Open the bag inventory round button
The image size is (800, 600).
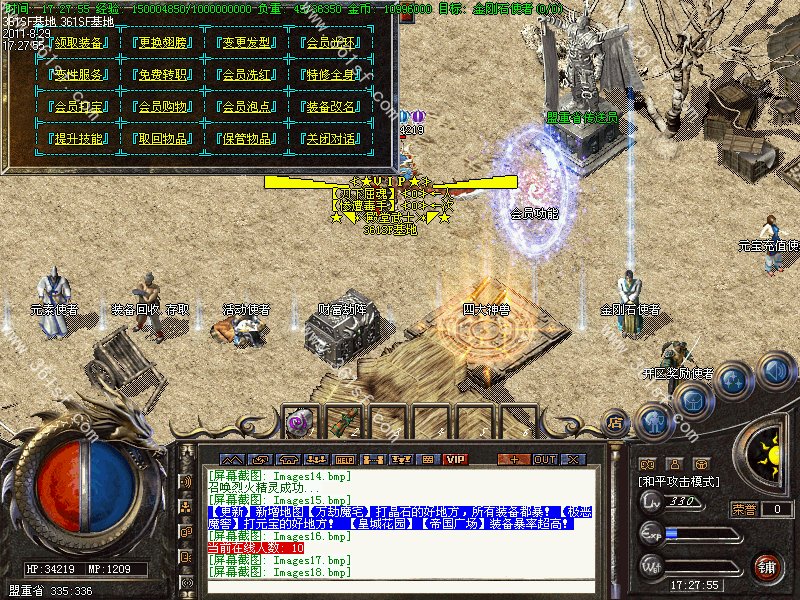click(x=692, y=401)
